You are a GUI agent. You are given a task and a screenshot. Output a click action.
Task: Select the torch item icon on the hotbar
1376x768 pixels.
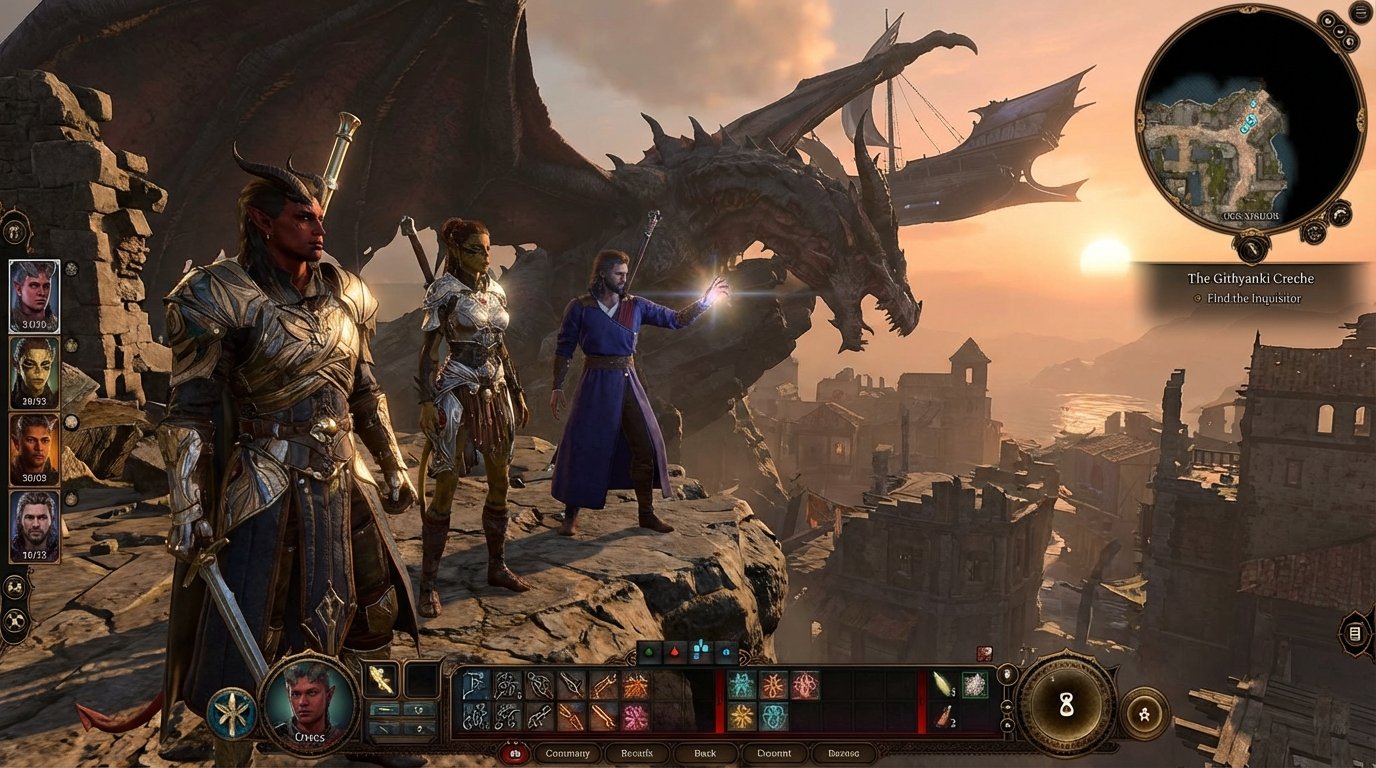tap(943, 684)
